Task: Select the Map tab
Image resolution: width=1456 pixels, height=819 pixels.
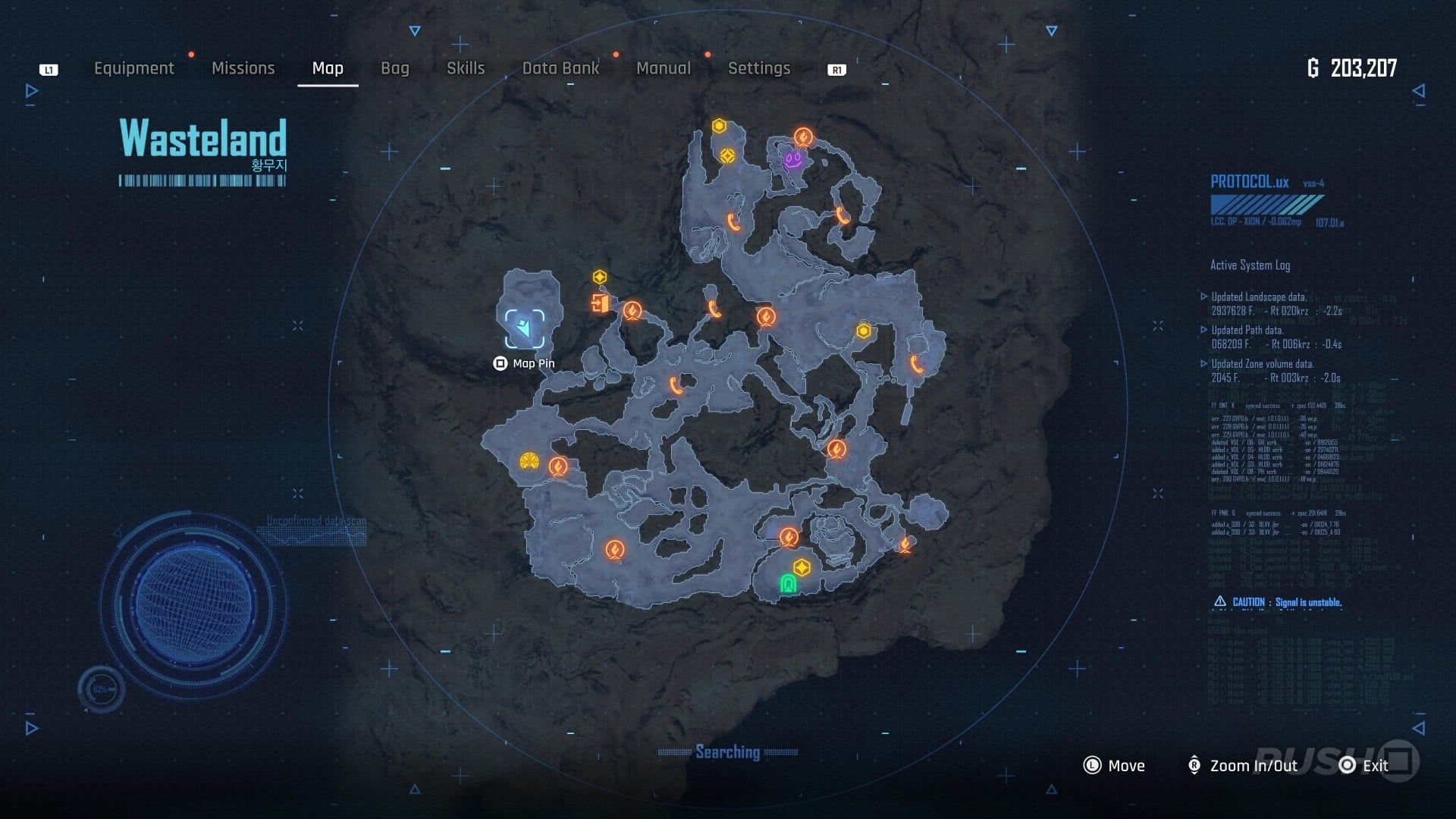Action: pos(328,68)
